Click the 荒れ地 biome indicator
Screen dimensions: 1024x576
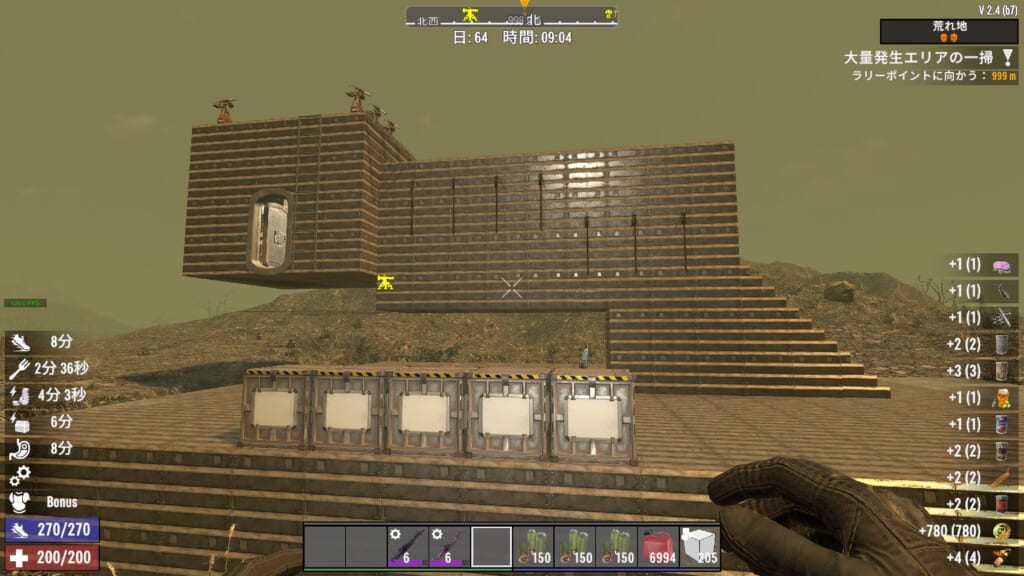[949, 32]
